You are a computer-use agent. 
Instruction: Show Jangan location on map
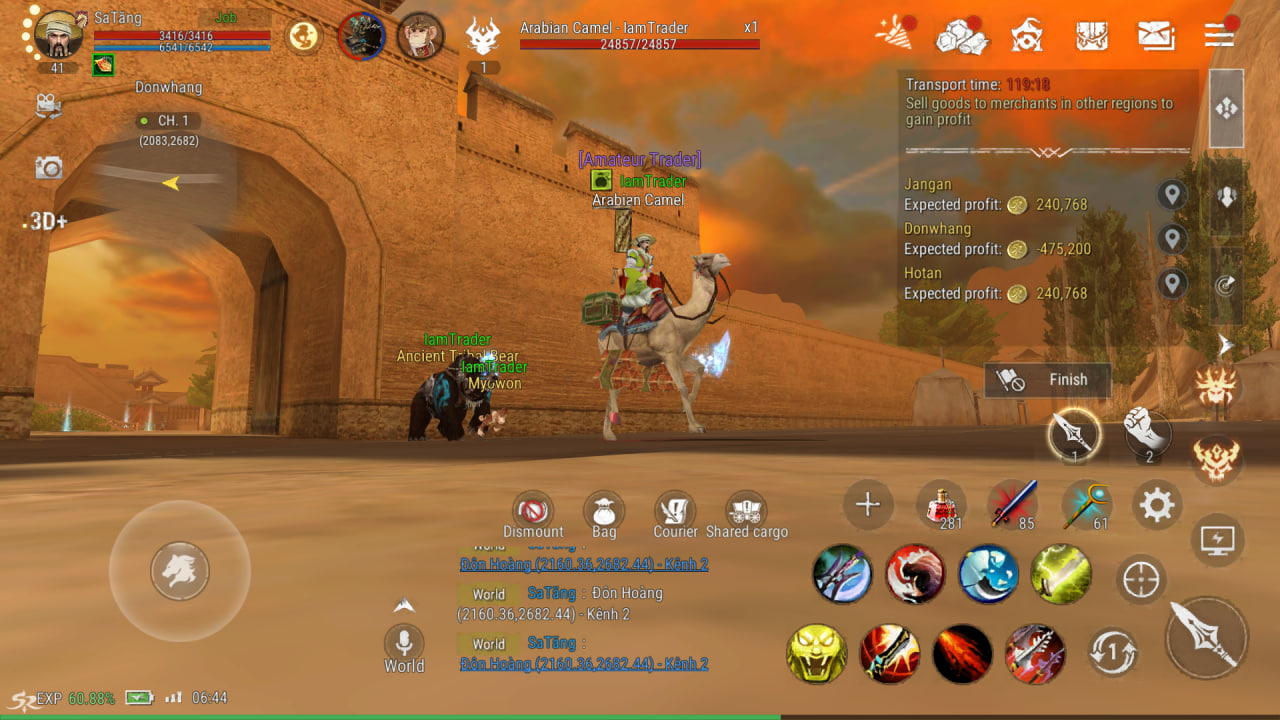click(1171, 195)
